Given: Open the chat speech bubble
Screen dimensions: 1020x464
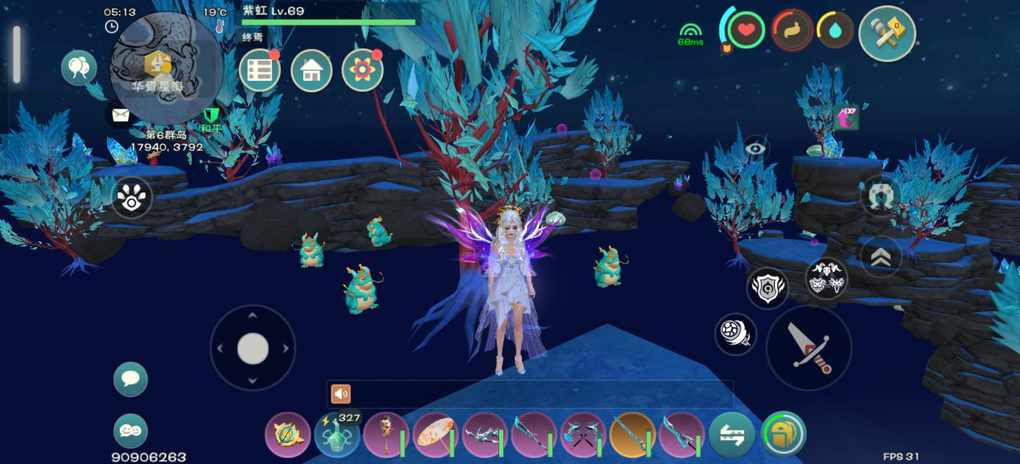Looking at the screenshot, I should 131,379.
